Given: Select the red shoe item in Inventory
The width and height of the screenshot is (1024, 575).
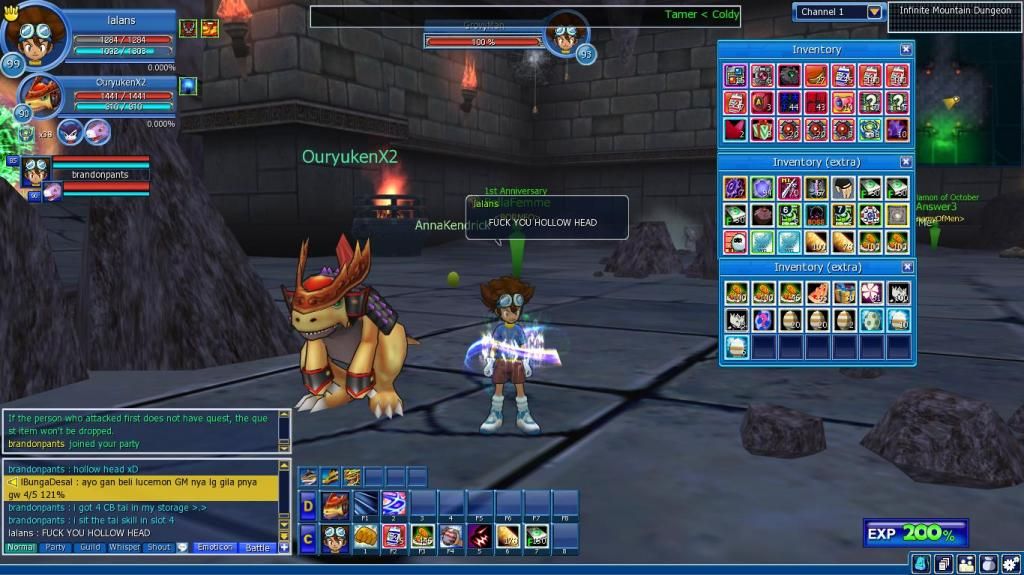Looking at the screenshot, I should 816,76.
